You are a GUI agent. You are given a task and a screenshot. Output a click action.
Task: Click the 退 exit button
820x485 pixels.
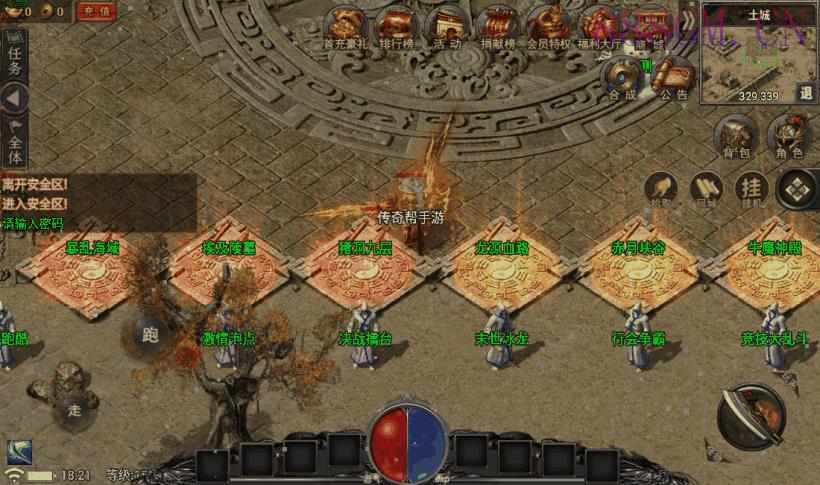tap(806, 92)
